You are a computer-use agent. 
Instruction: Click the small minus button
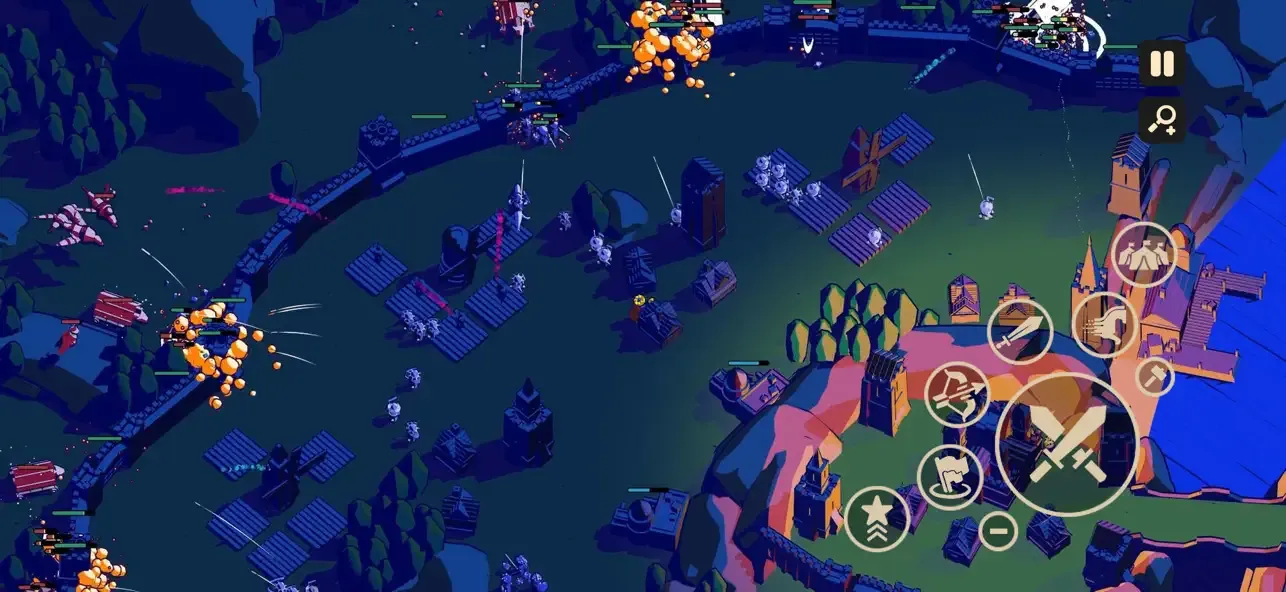click(997, 529)
